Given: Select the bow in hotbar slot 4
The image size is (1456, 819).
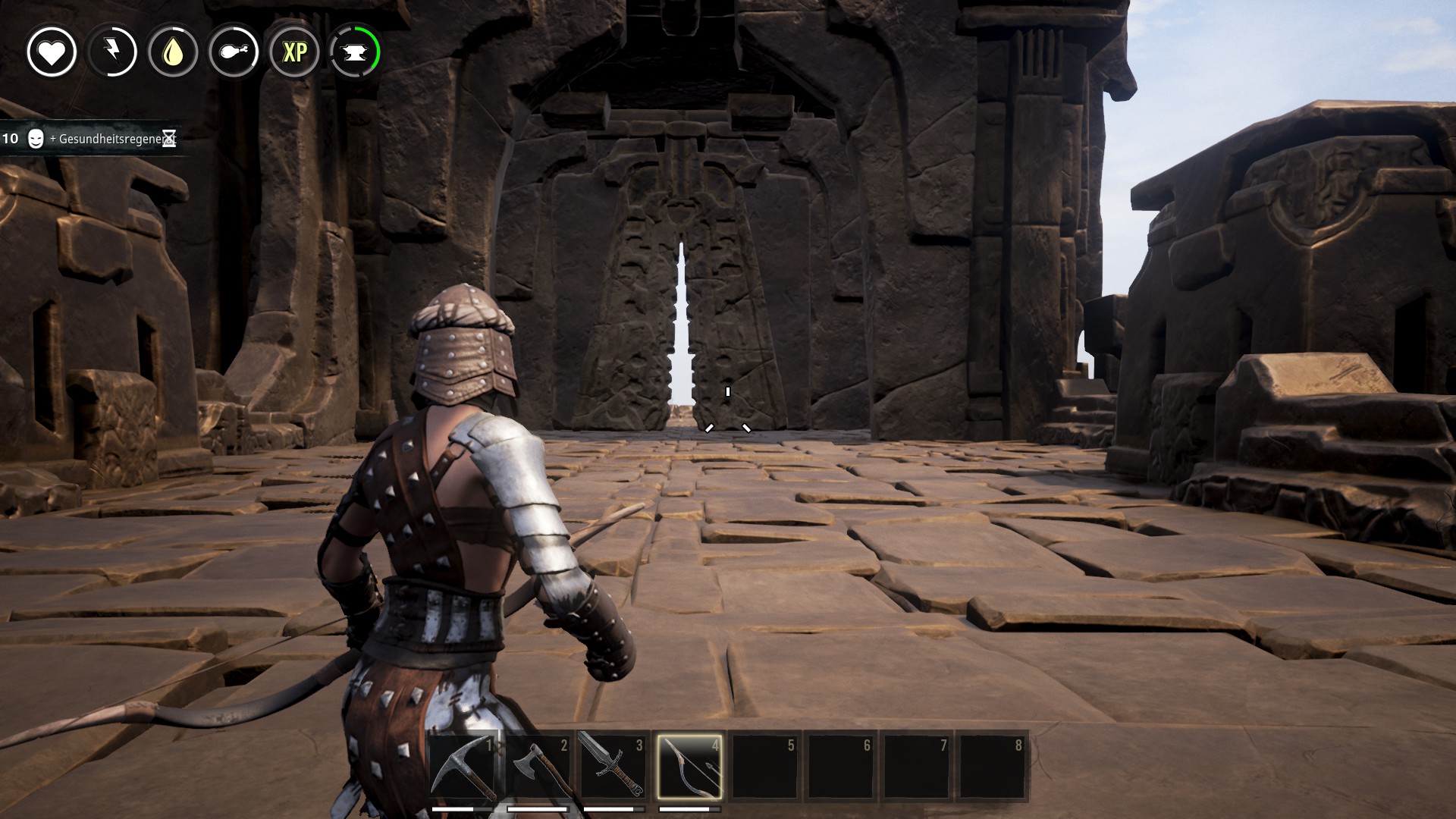Looking at the screenshot, I should [x=689, y=767].
